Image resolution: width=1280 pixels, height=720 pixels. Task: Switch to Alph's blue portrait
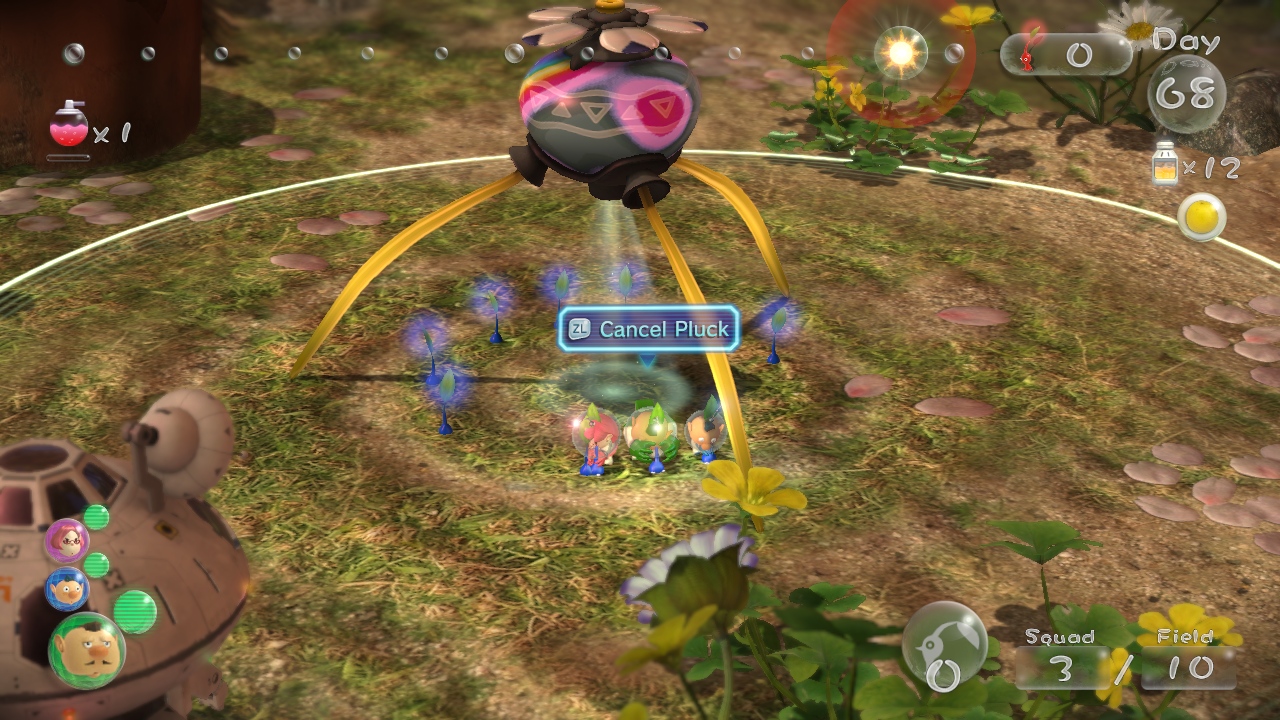[66, 589]
